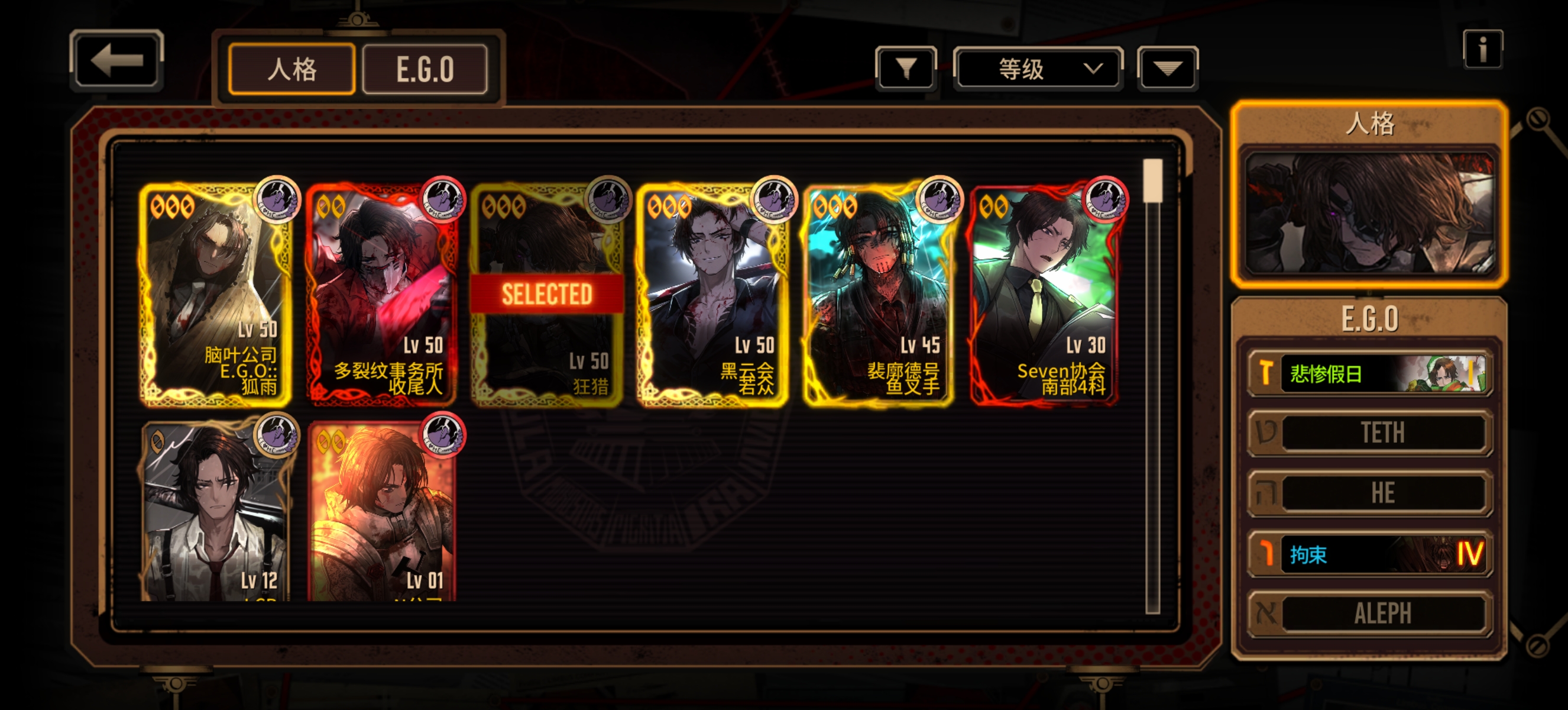Open the empty ALEPH E.G.O slot
Viewport: 1568px width, 710px height.
tap(1369, 613)
